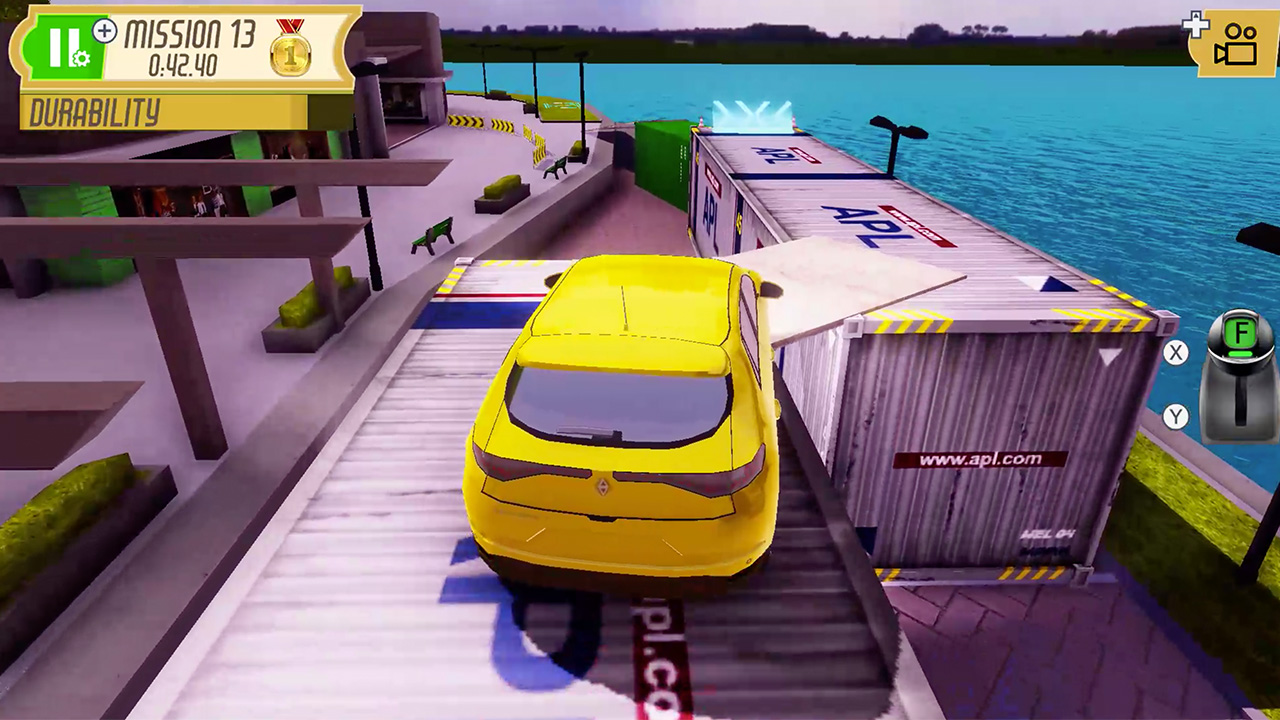This screenshot has height=720, width=1280.
Task: Select the gold medal number 1 icon
Action: [290, 55]
